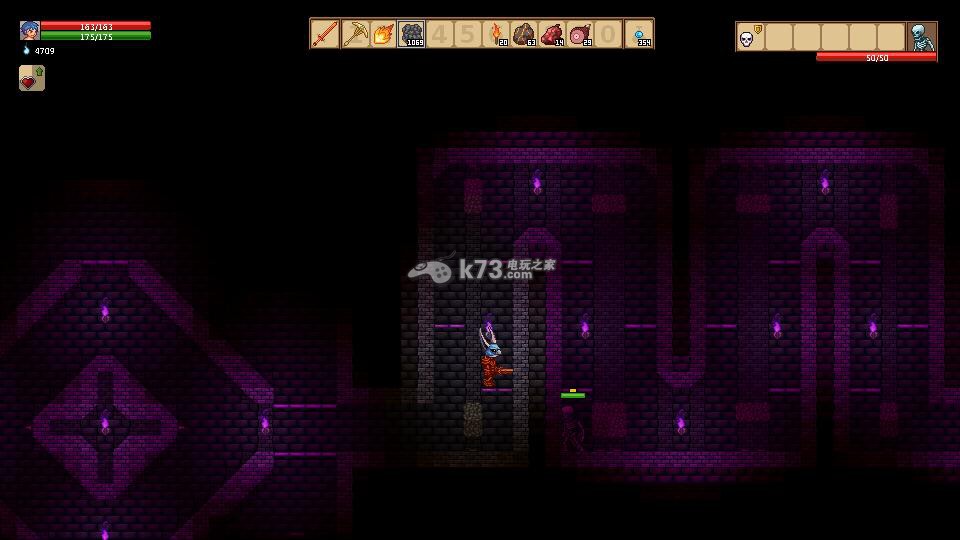Select the ham slot with 29 pieces
The image size is (960, 540).
(x=581, y=34)
